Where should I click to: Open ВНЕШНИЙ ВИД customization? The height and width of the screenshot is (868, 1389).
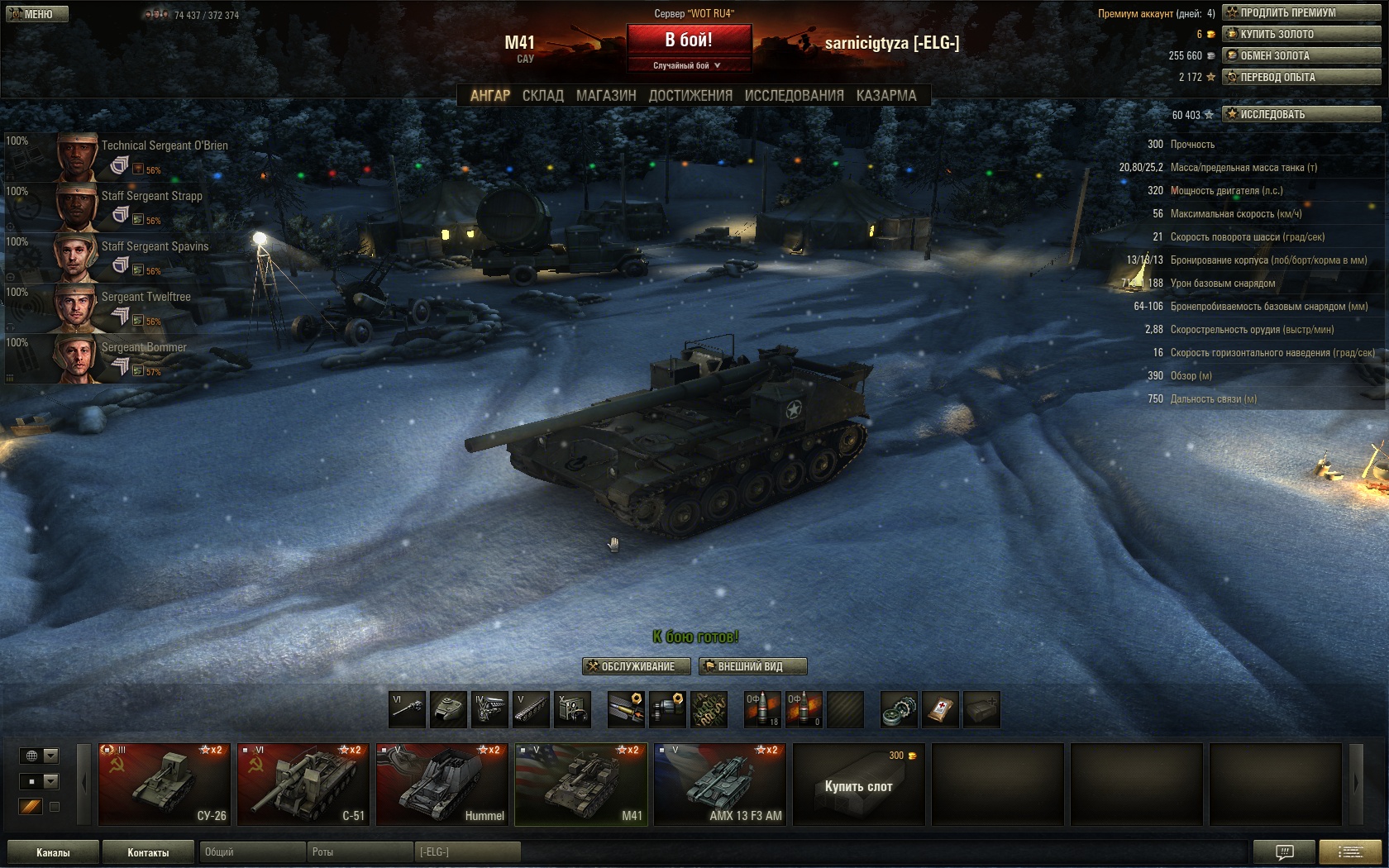[x=752, y=666]
